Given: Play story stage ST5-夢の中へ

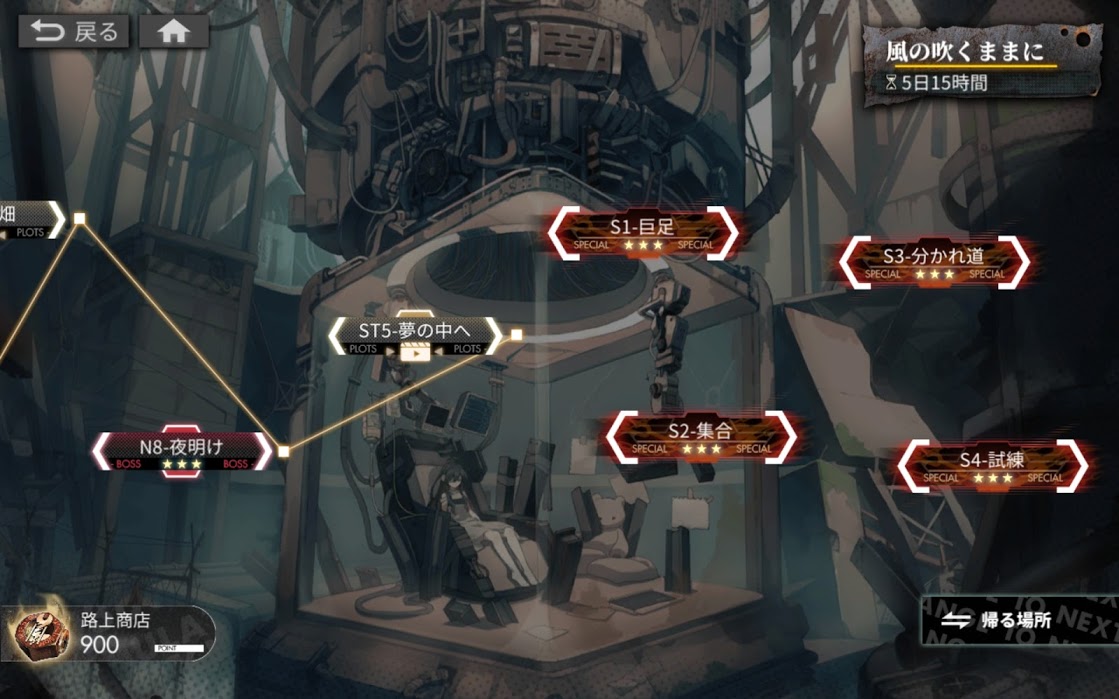Looking at the screenshot, I should (413, 337).
